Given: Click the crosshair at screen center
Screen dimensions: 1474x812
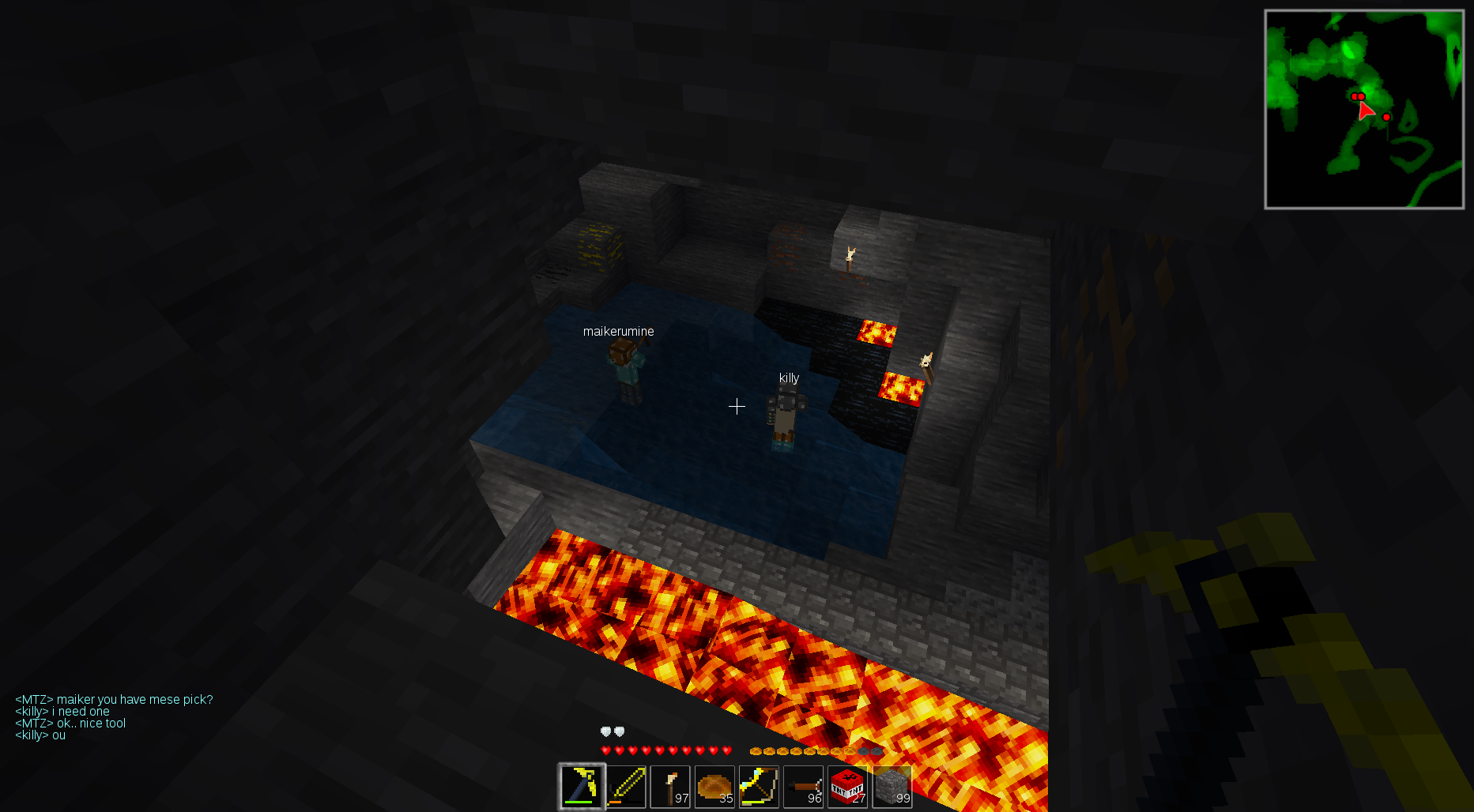Looking at the screenshot, I should (x=737, y=406).
